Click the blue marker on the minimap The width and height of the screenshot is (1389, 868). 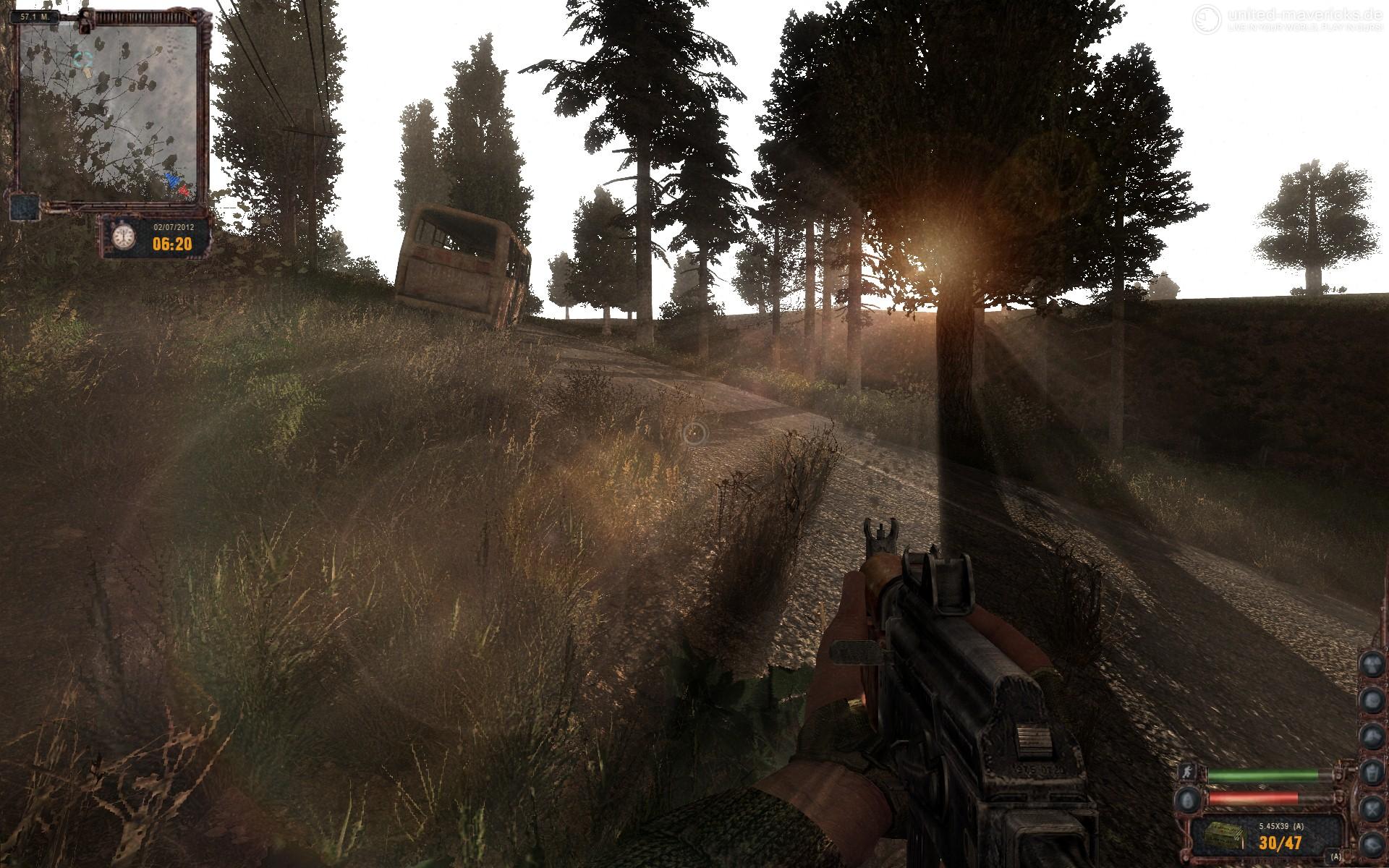tap(172, 180)
